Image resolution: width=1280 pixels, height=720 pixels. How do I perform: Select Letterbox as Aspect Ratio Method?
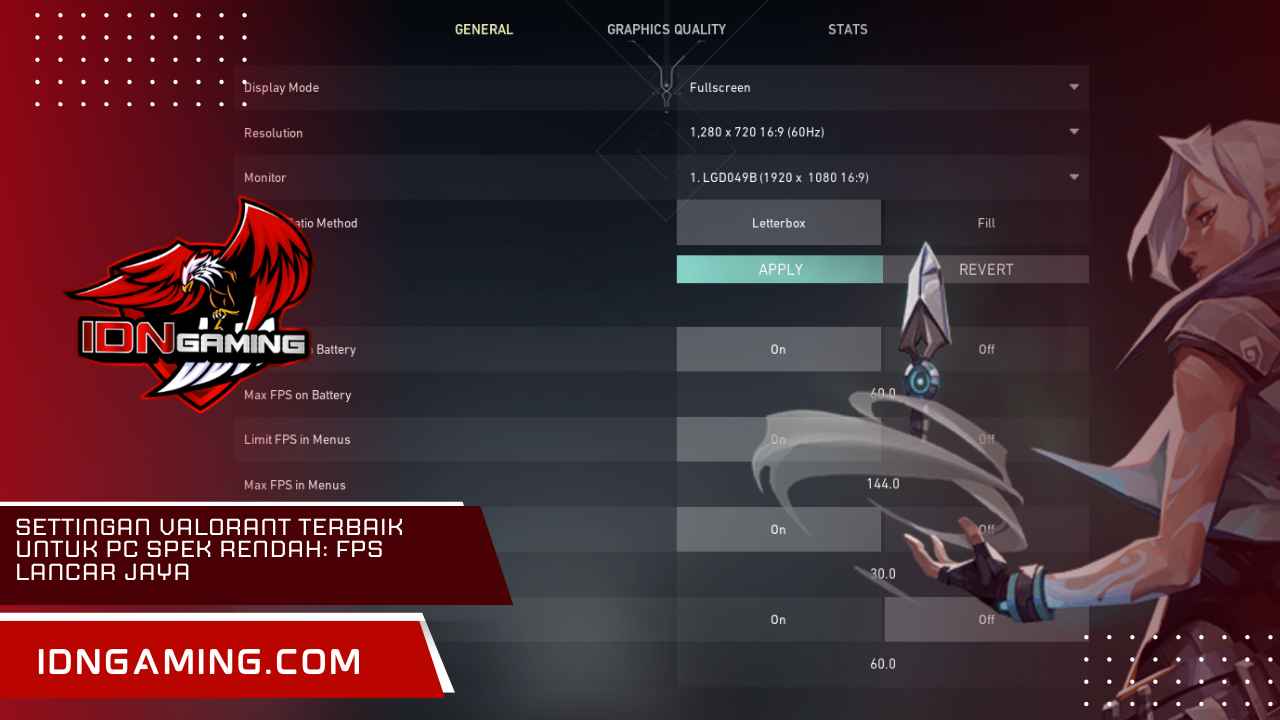[x=779, y=222]
